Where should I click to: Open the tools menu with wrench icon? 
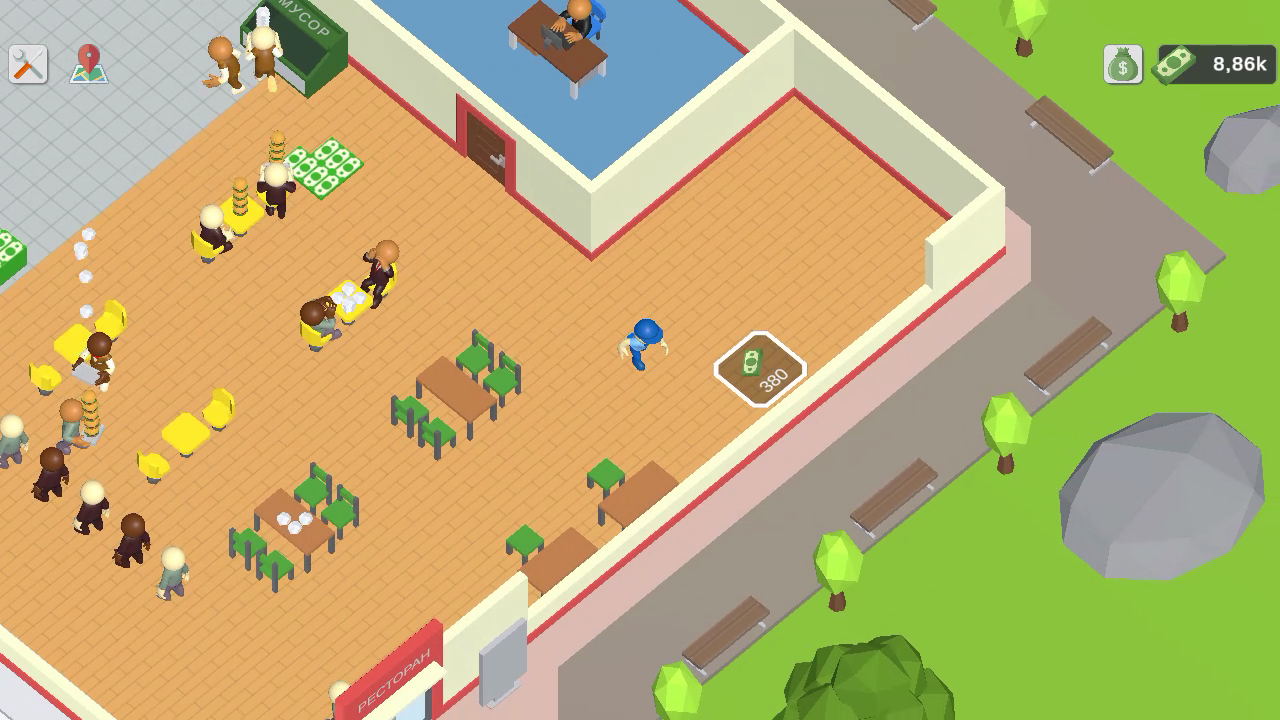[x=29, y=62]
